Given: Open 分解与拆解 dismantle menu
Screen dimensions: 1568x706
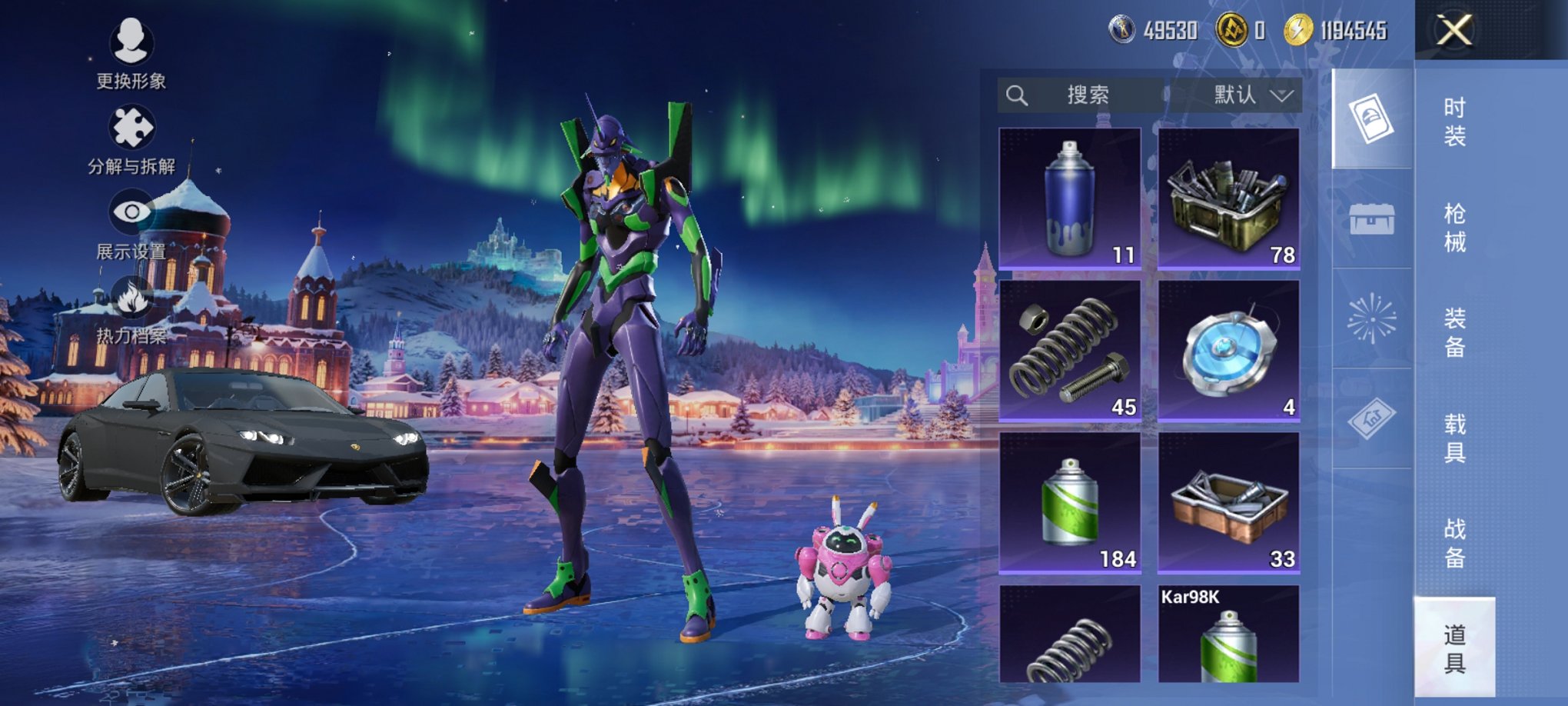Looking at the screenshot, I should coord(131,138).
